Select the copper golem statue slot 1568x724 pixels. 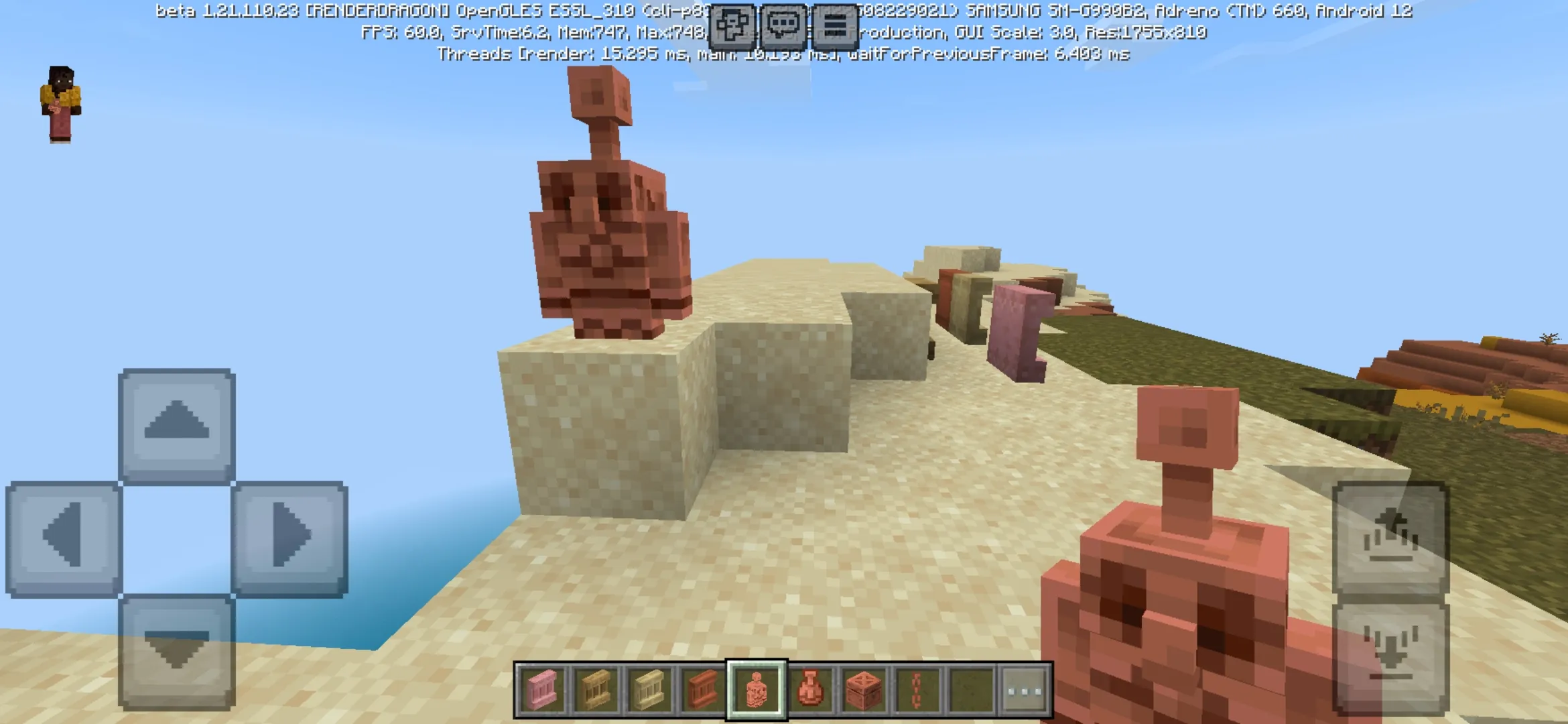[756, 690]
